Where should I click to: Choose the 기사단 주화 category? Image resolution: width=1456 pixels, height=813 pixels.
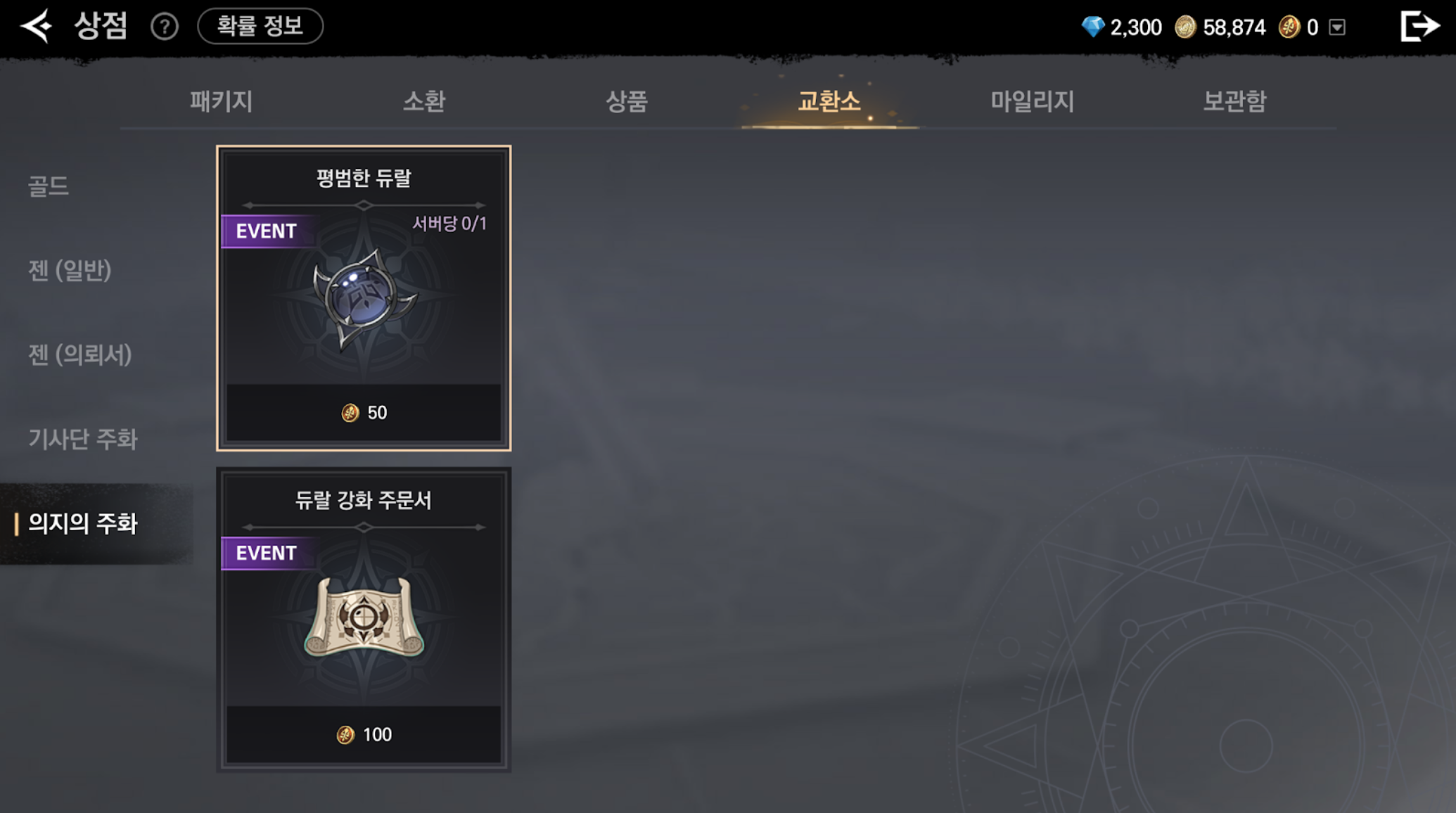[x=83, y=440]
